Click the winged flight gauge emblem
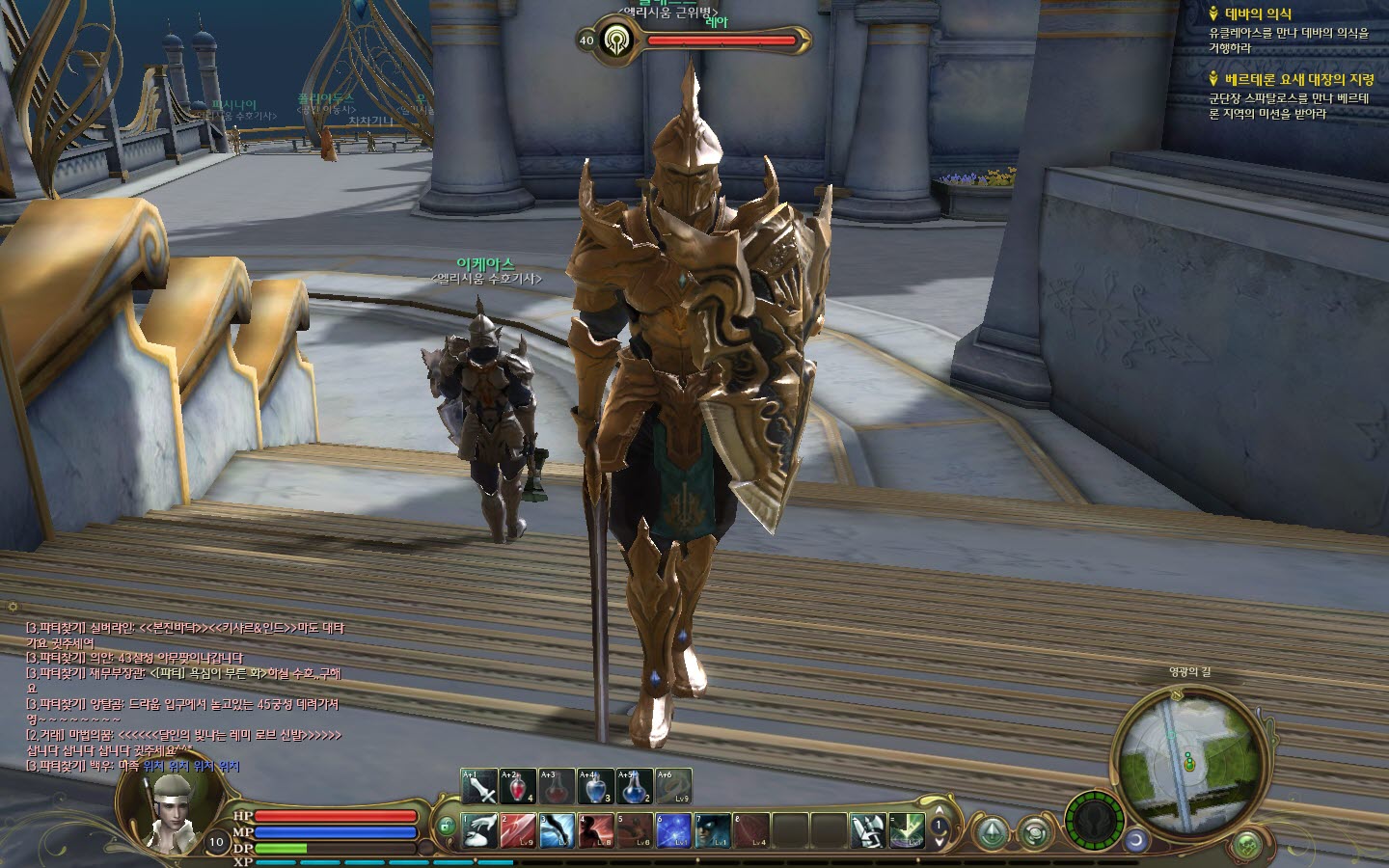The height and width of the screenshot is (868, 1389). coord(1094,822)
